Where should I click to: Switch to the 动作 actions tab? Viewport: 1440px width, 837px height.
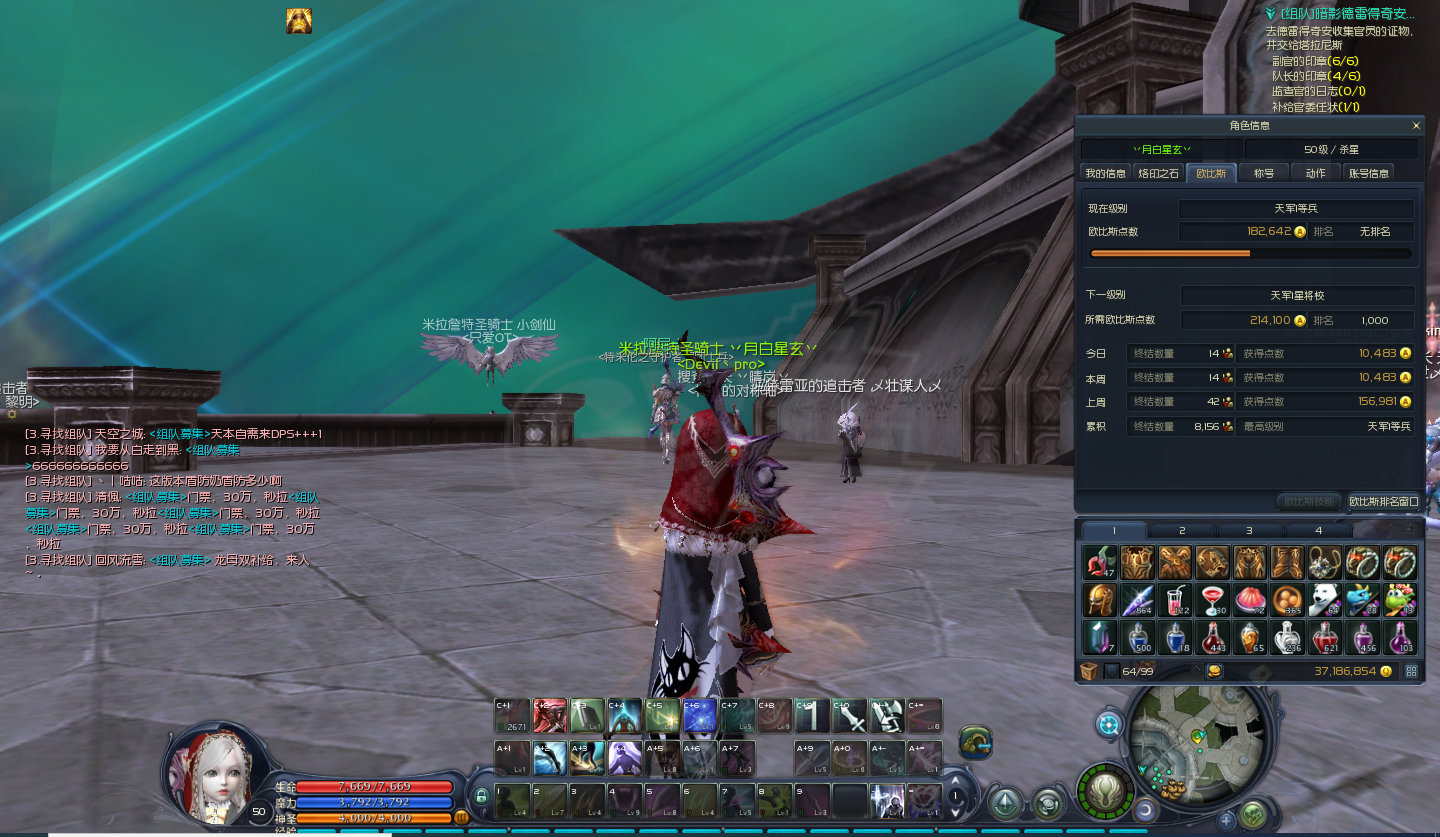point(1315,173)
